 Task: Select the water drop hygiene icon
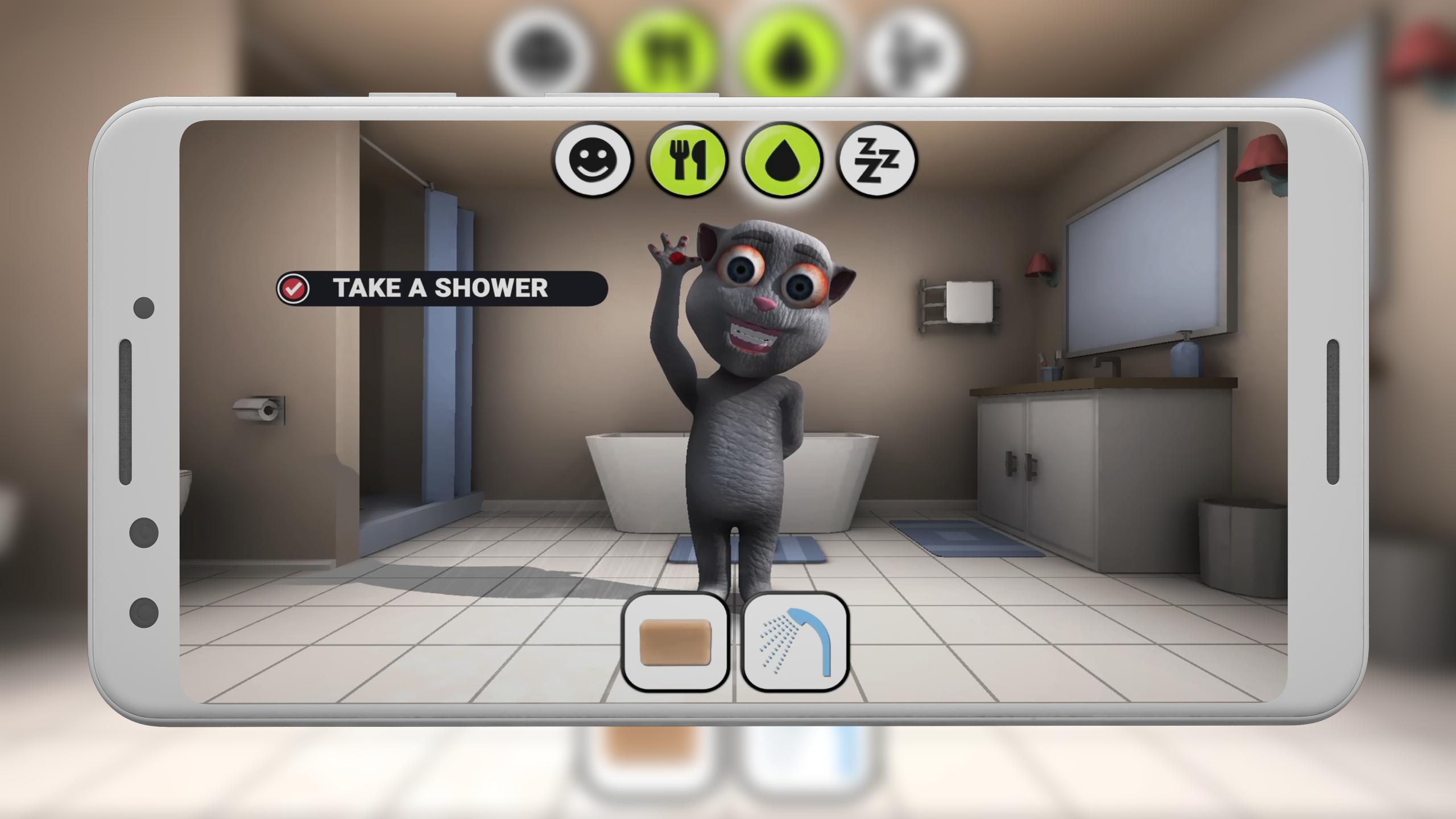(x=783, y=160)
